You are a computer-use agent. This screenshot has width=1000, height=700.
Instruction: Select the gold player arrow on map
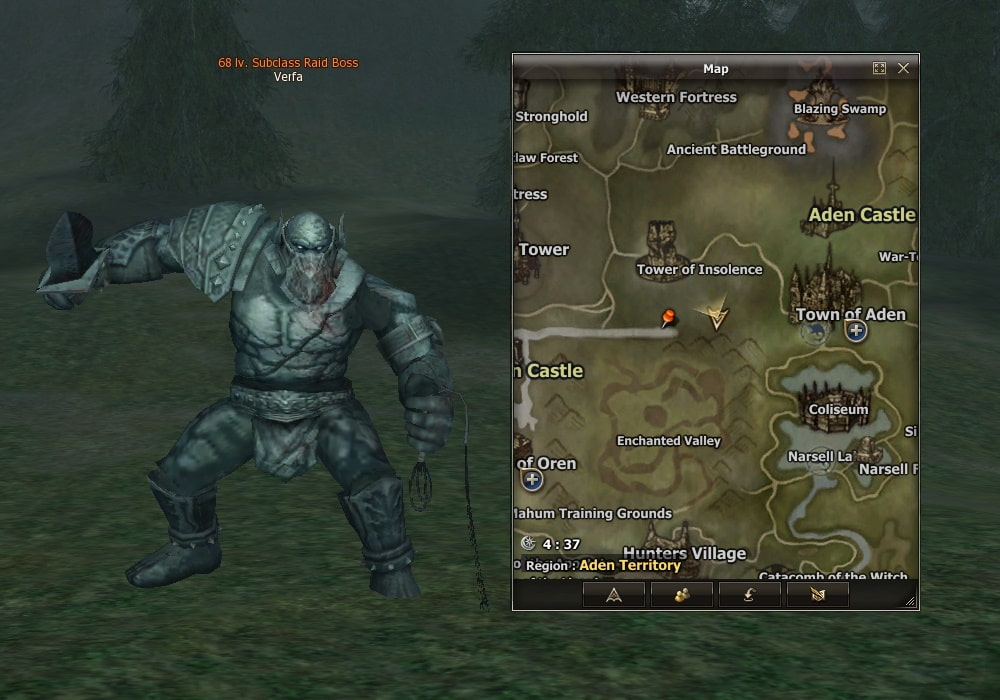[714, 315]
